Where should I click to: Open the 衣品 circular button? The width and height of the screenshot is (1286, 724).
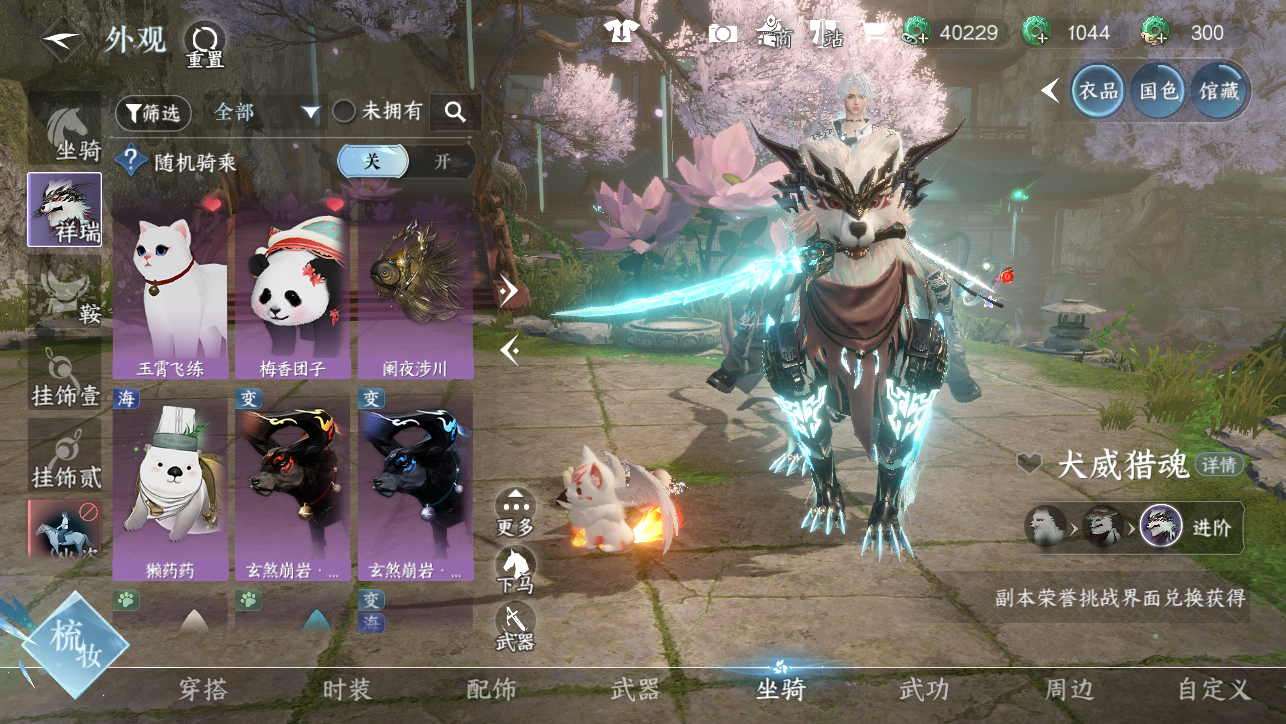tap(1099, 91)
